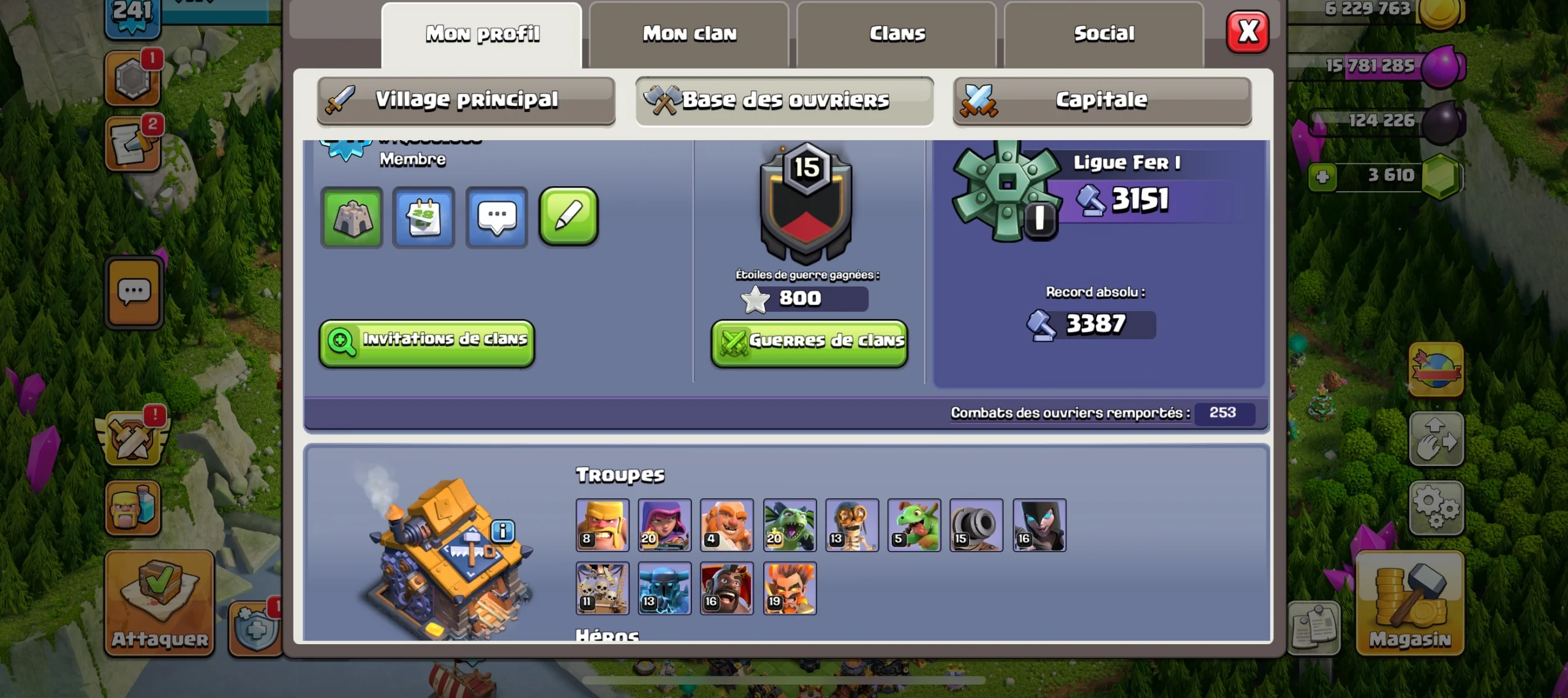This screenshot has width=1568, height=698.
Task: Select the Barbarian troop thumbnail
Action: (602, 525)
